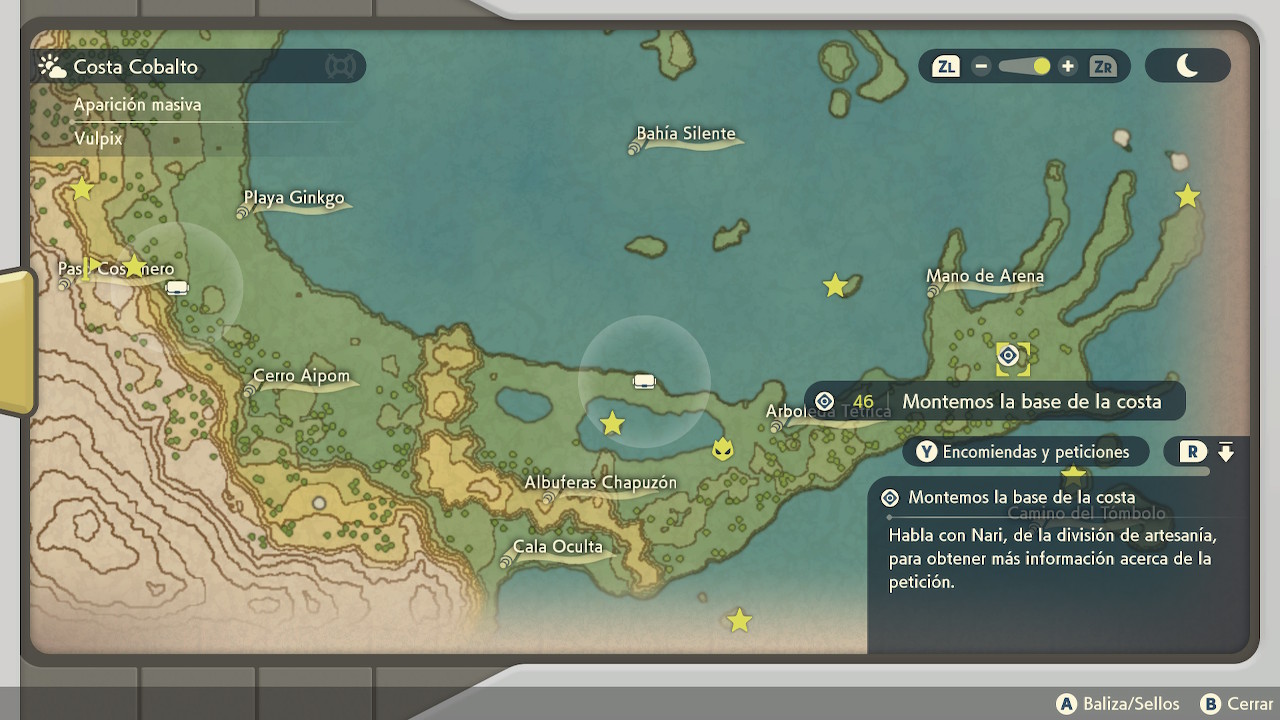Click the night moon time indicator
This screenshot has height=720, width=1280.
(x=1187, y=66)
